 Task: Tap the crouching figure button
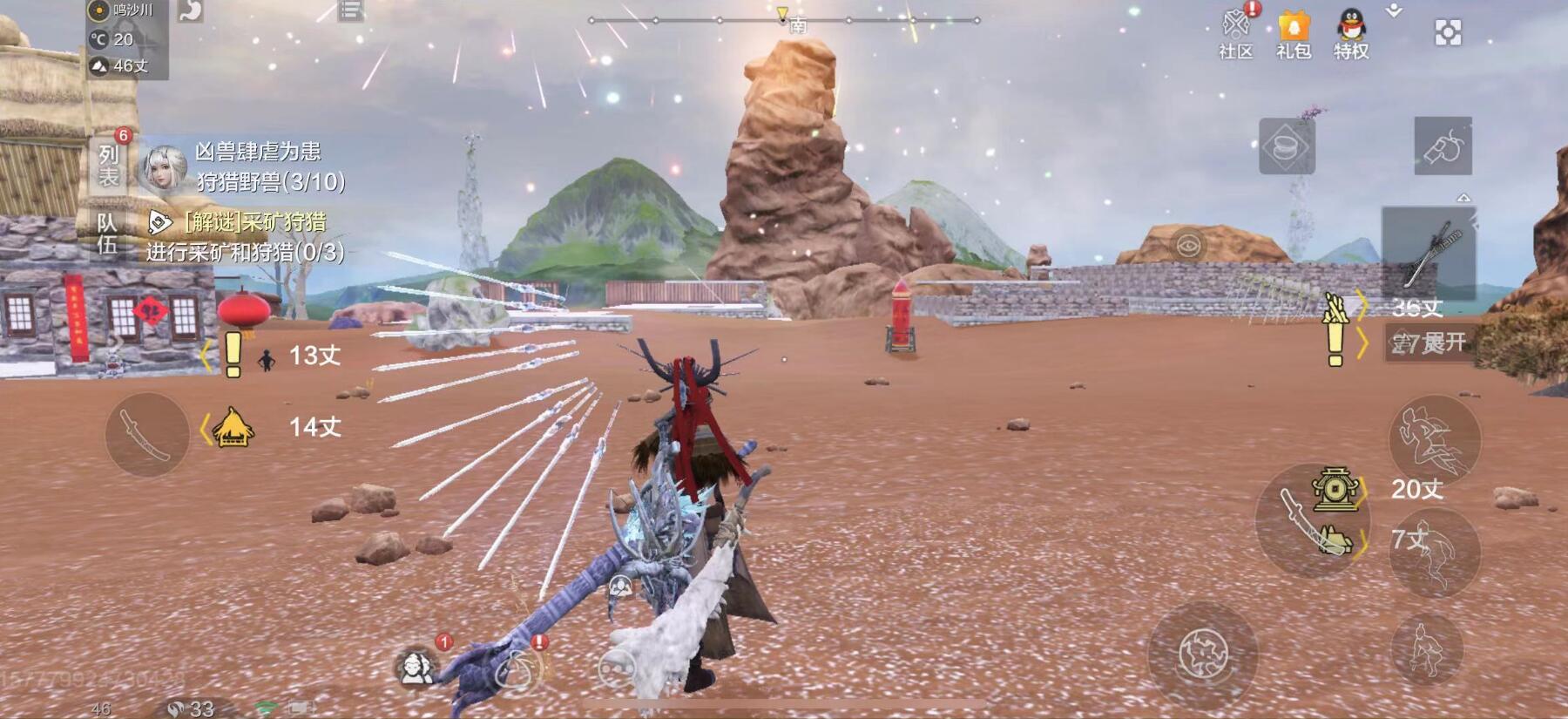1426,650
